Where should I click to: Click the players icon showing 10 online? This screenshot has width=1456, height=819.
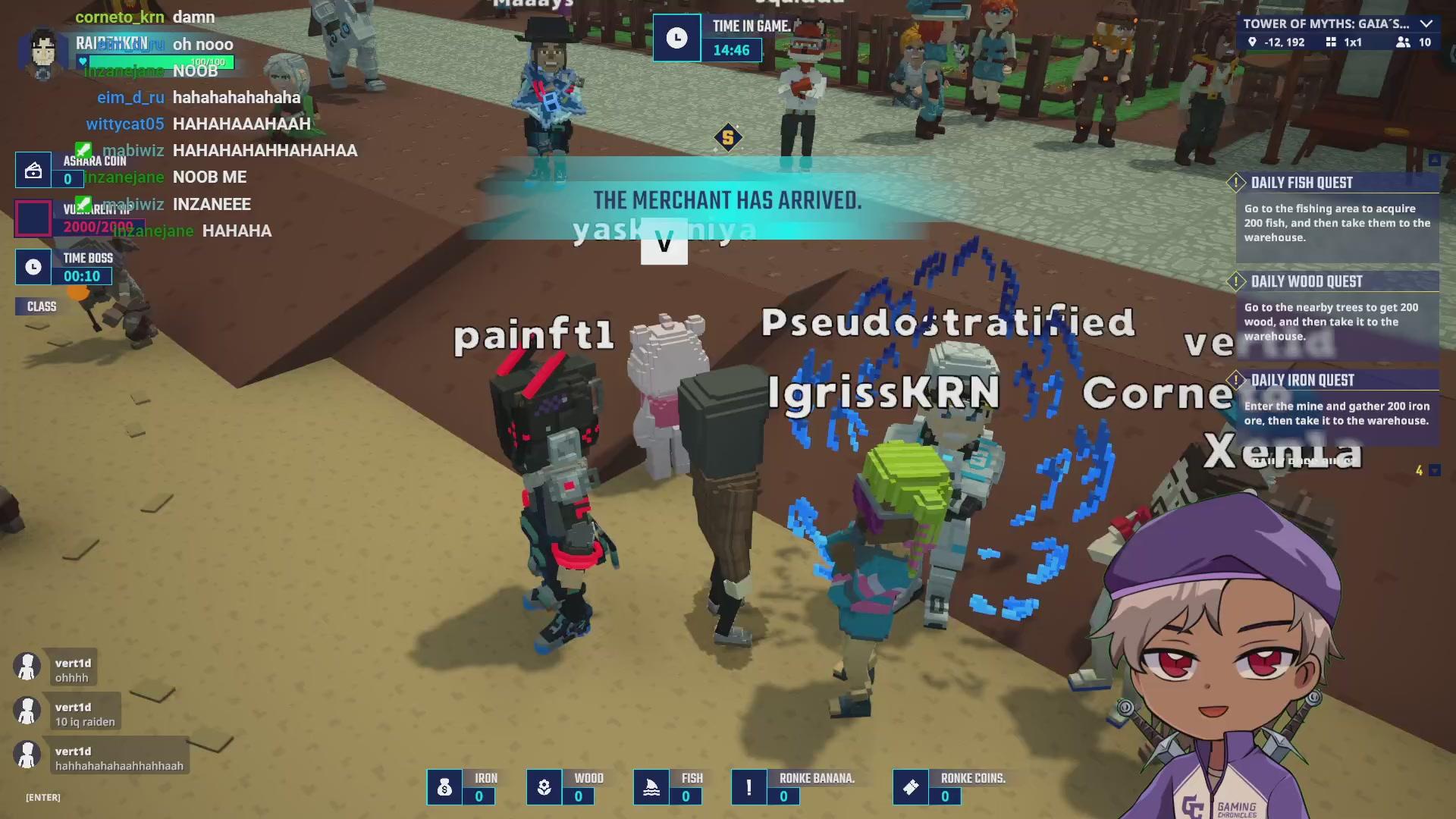(x=1401, y=43)
